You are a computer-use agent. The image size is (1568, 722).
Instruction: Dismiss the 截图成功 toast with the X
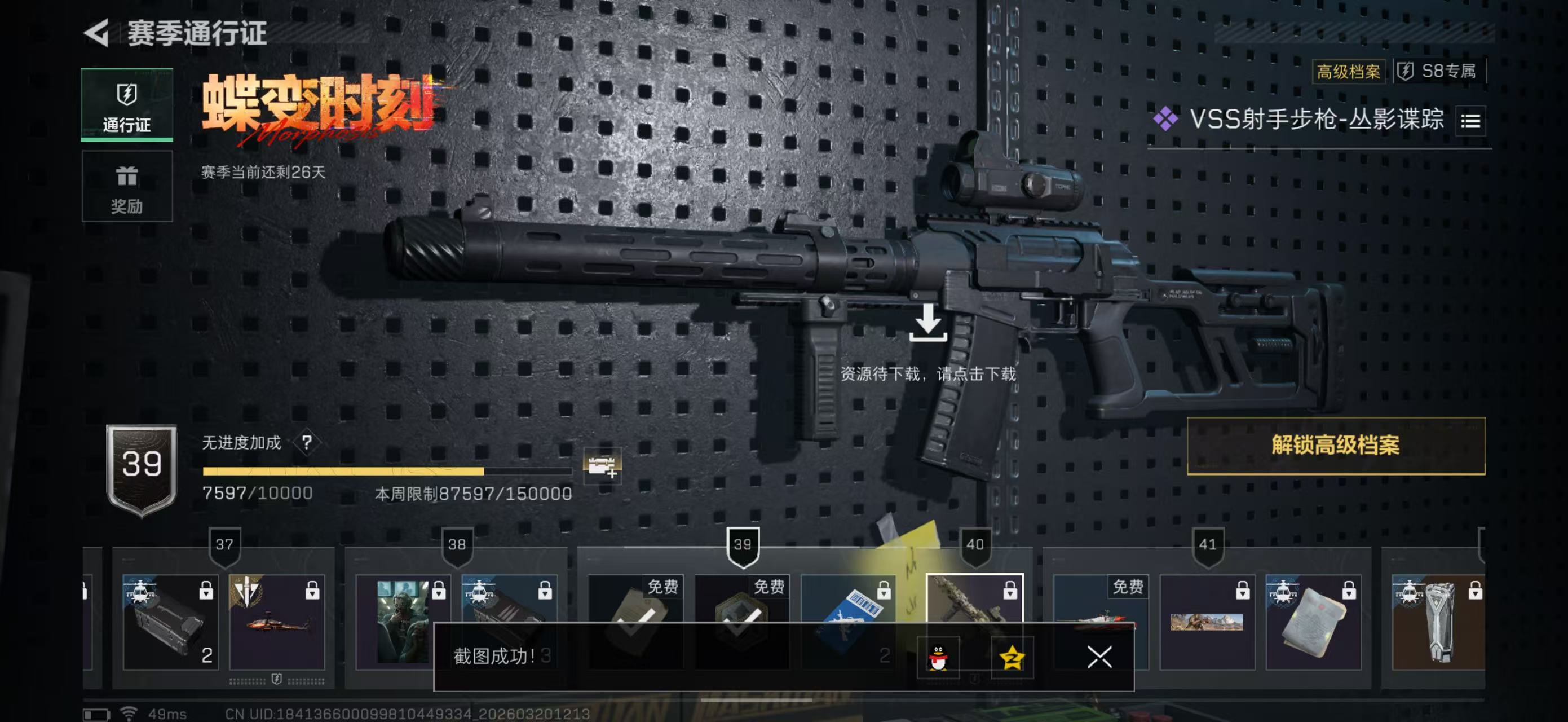point(1100,658)
